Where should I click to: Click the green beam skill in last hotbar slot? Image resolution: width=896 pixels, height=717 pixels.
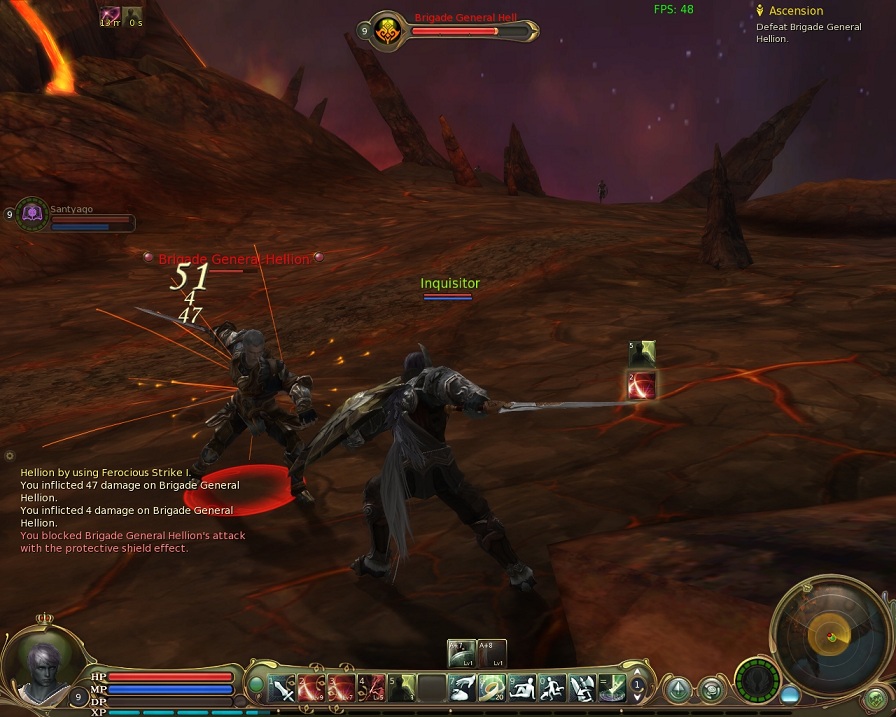coord(611,688)
